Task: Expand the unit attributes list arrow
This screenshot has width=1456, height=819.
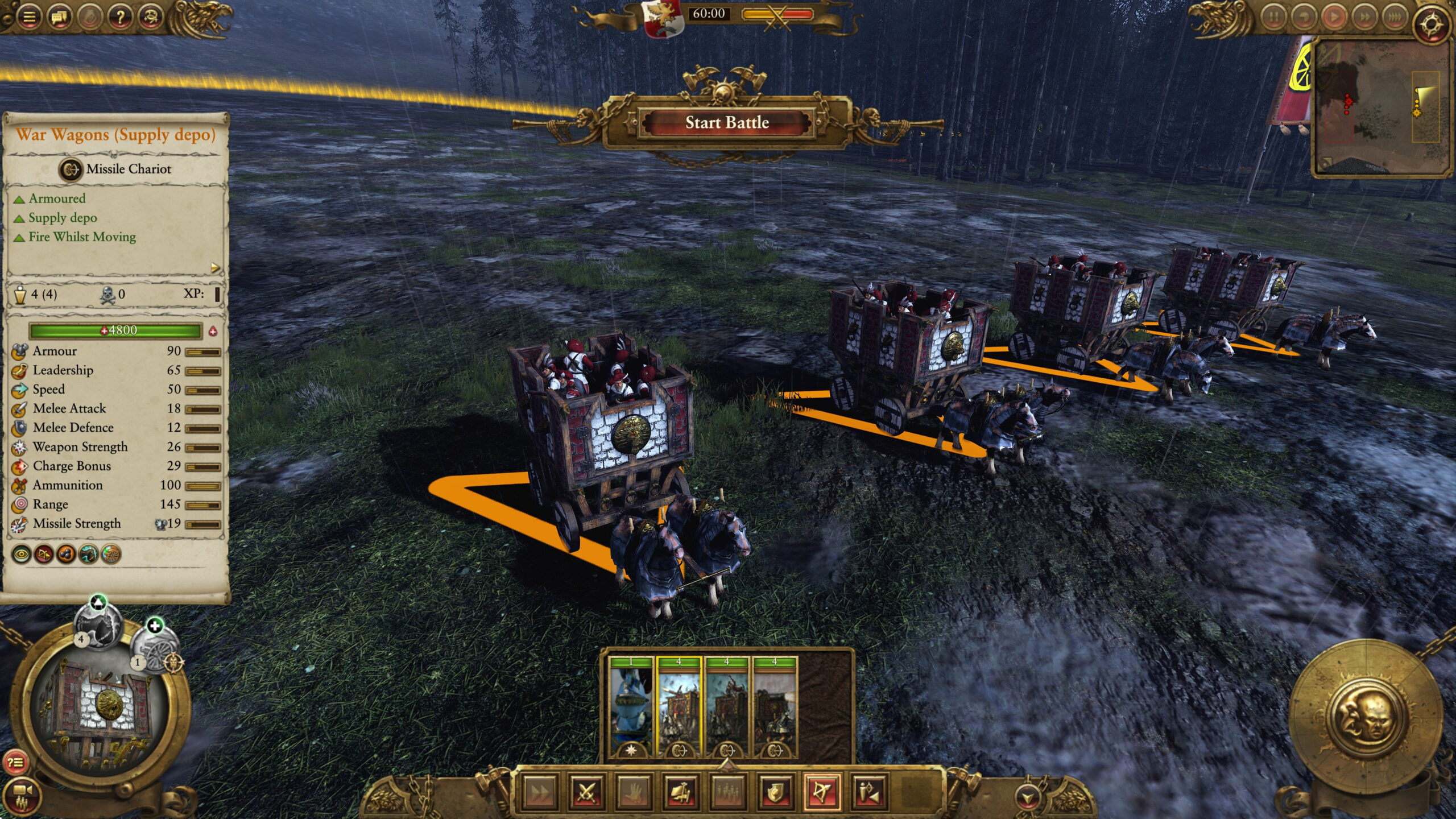Action: click(x=215, y=267)
